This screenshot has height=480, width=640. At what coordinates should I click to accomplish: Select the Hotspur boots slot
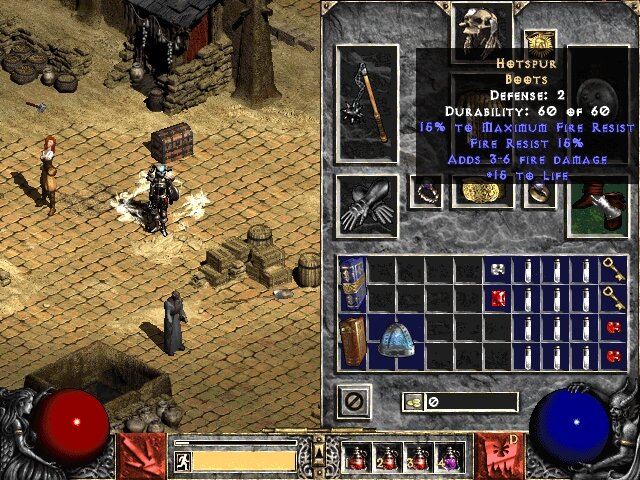tap(598, 208)
